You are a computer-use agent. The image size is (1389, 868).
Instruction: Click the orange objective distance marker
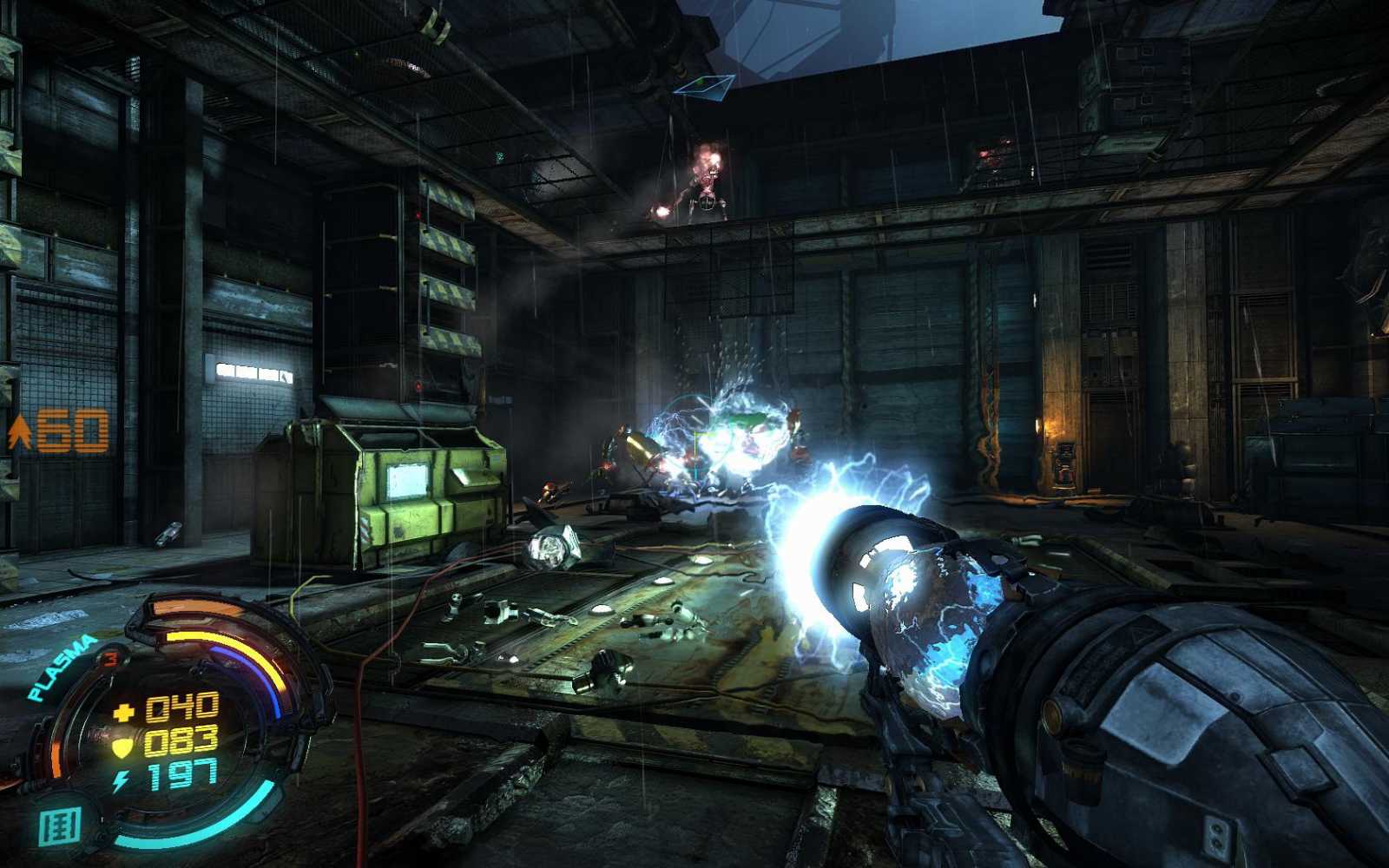coord(60,431)
